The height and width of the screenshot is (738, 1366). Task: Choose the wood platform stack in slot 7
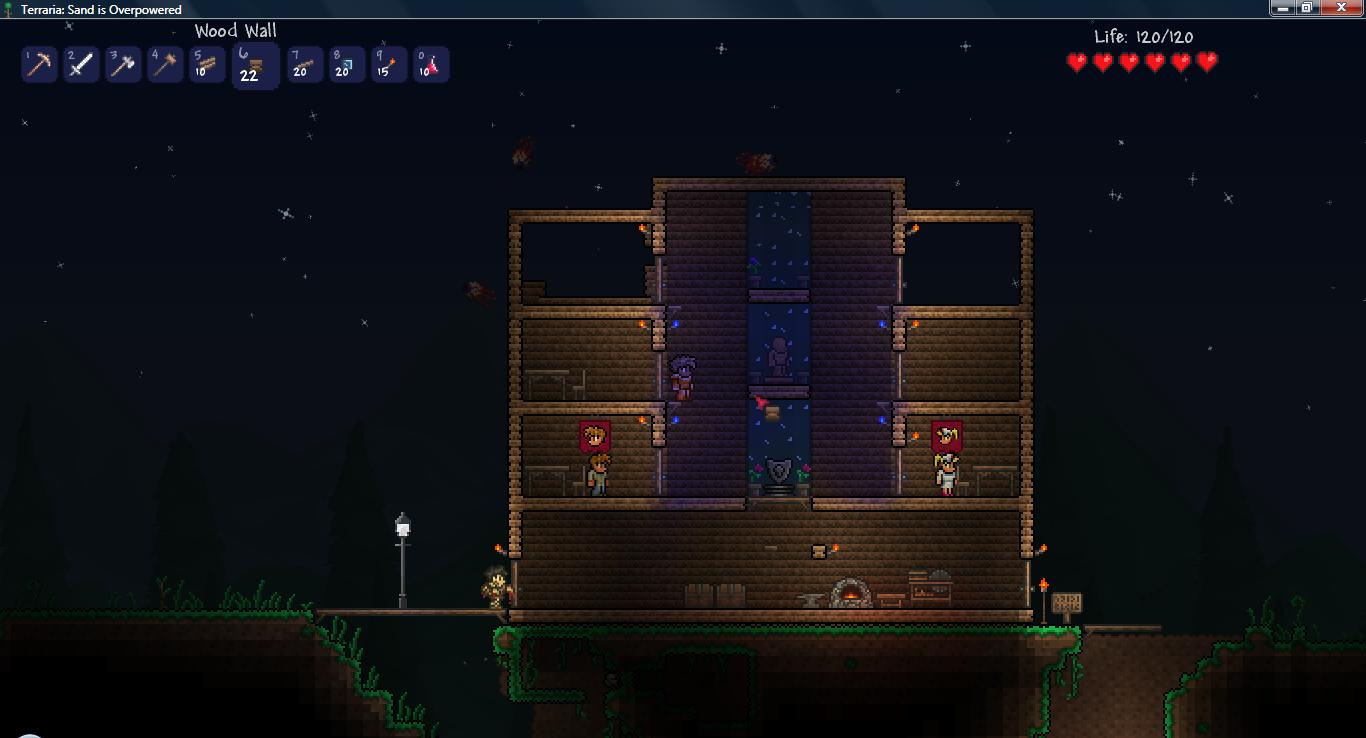tap(304, 65)
